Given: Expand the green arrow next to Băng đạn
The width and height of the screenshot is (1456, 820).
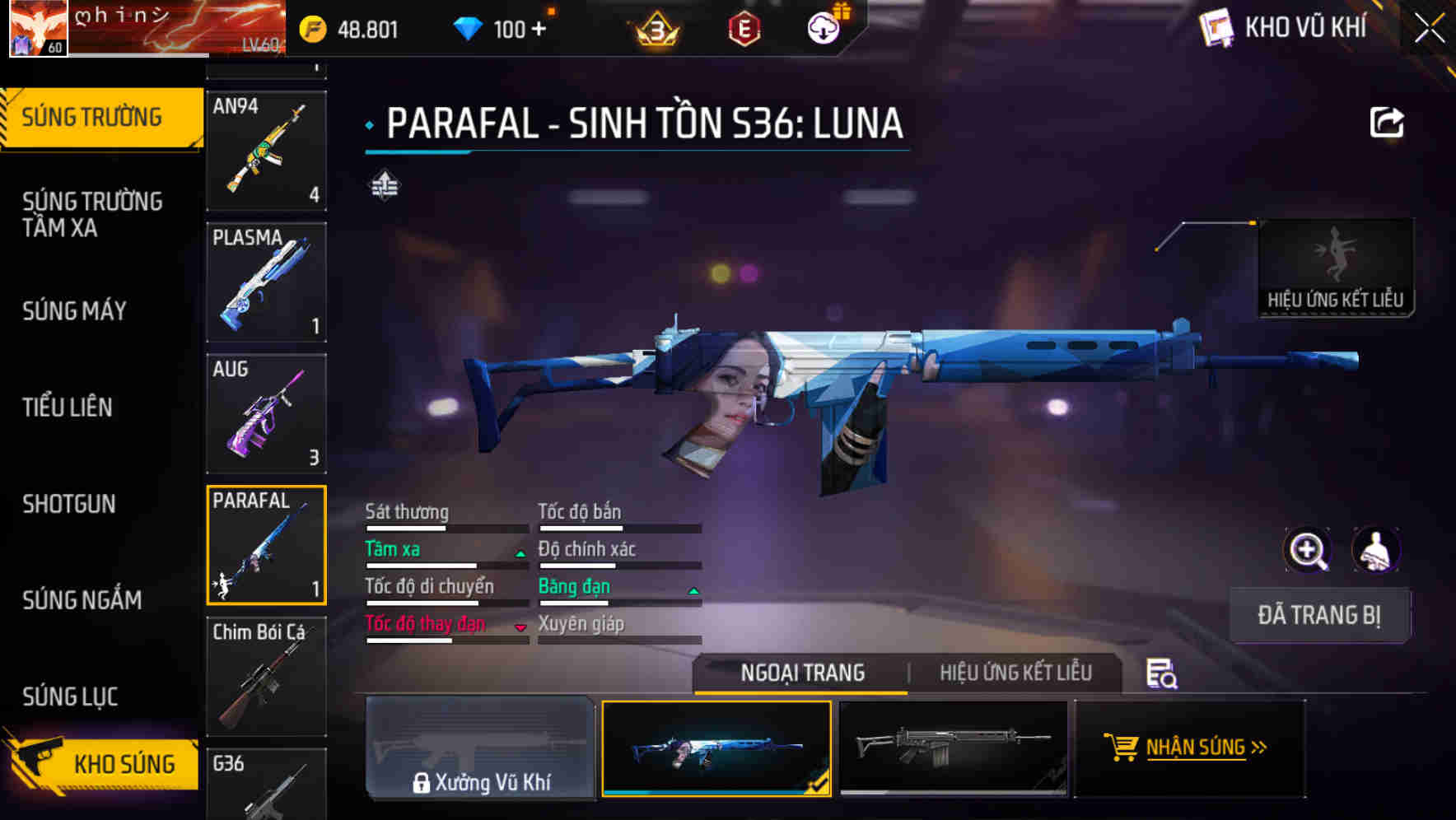Looking at the screenshot, I should coord(693,589).
